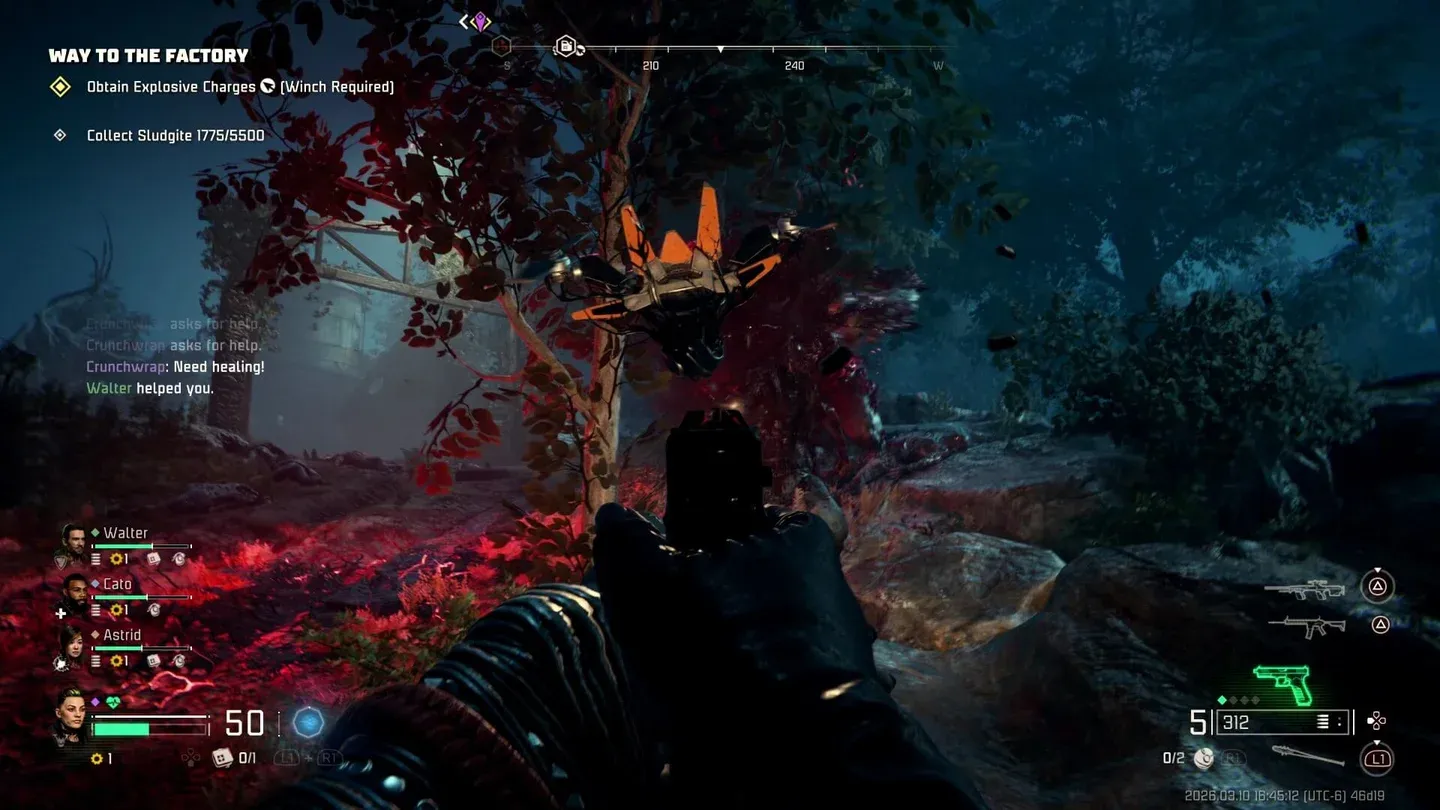Equip the assault rifle weapon icon
The width and height of the screenshot is (1440, 810).
pos(1306,626)
